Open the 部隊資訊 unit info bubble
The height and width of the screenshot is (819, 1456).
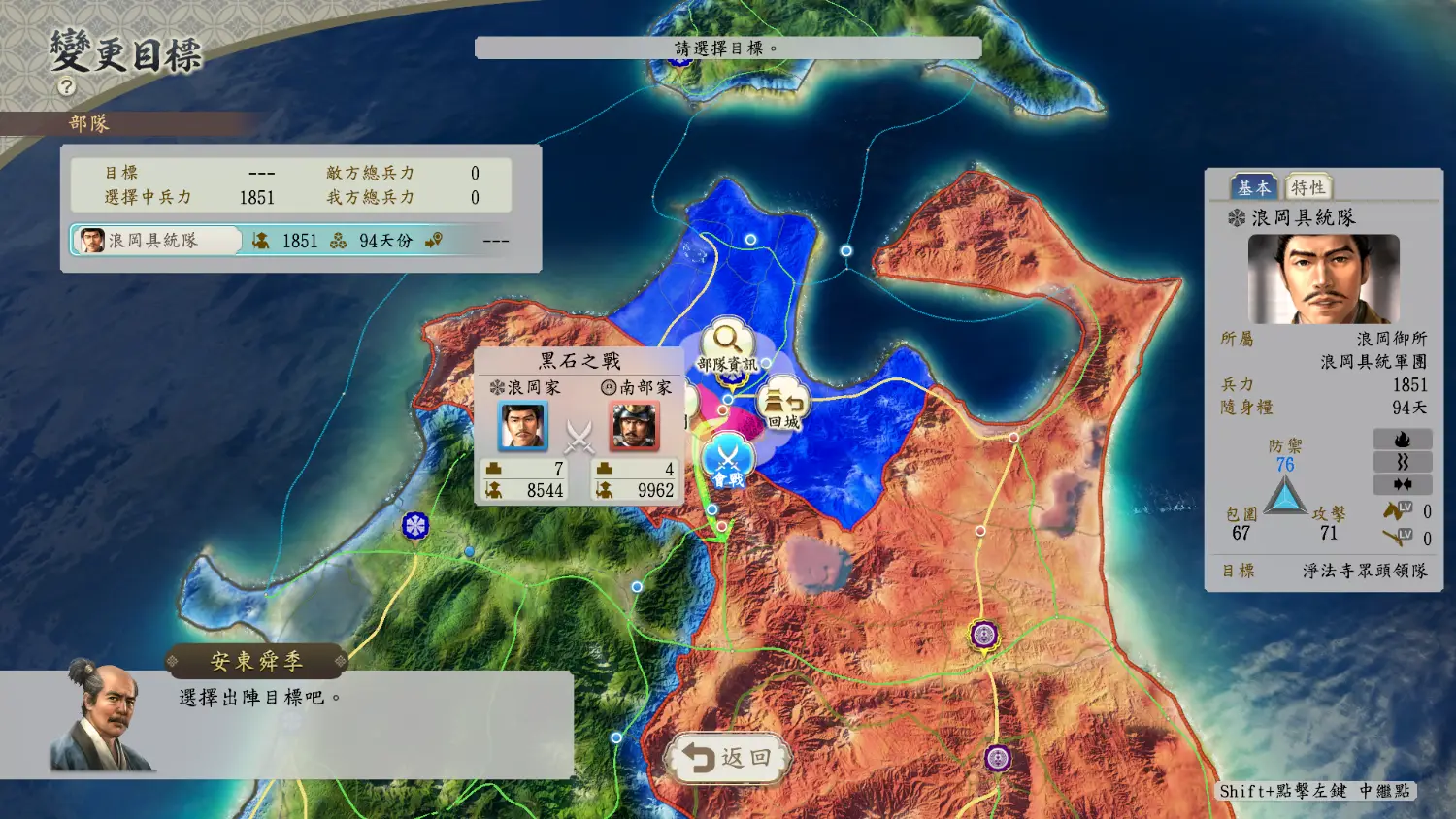pos(727,346)
